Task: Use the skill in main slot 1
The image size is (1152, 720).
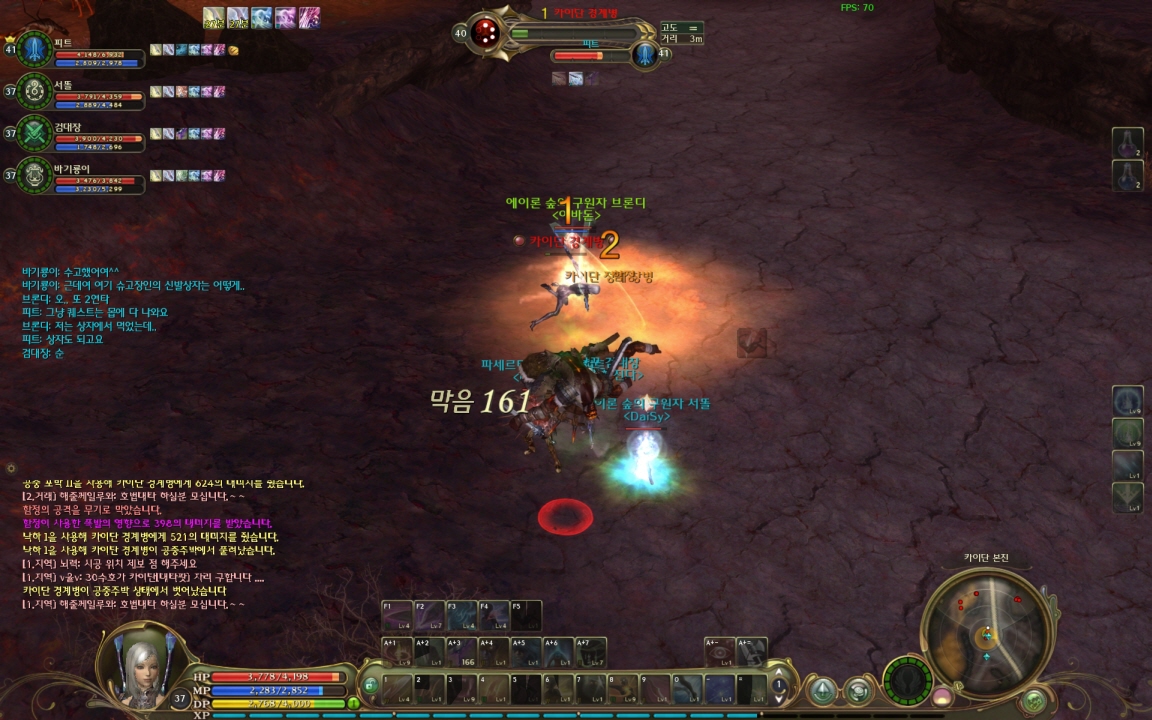Action: click(397, 689)
